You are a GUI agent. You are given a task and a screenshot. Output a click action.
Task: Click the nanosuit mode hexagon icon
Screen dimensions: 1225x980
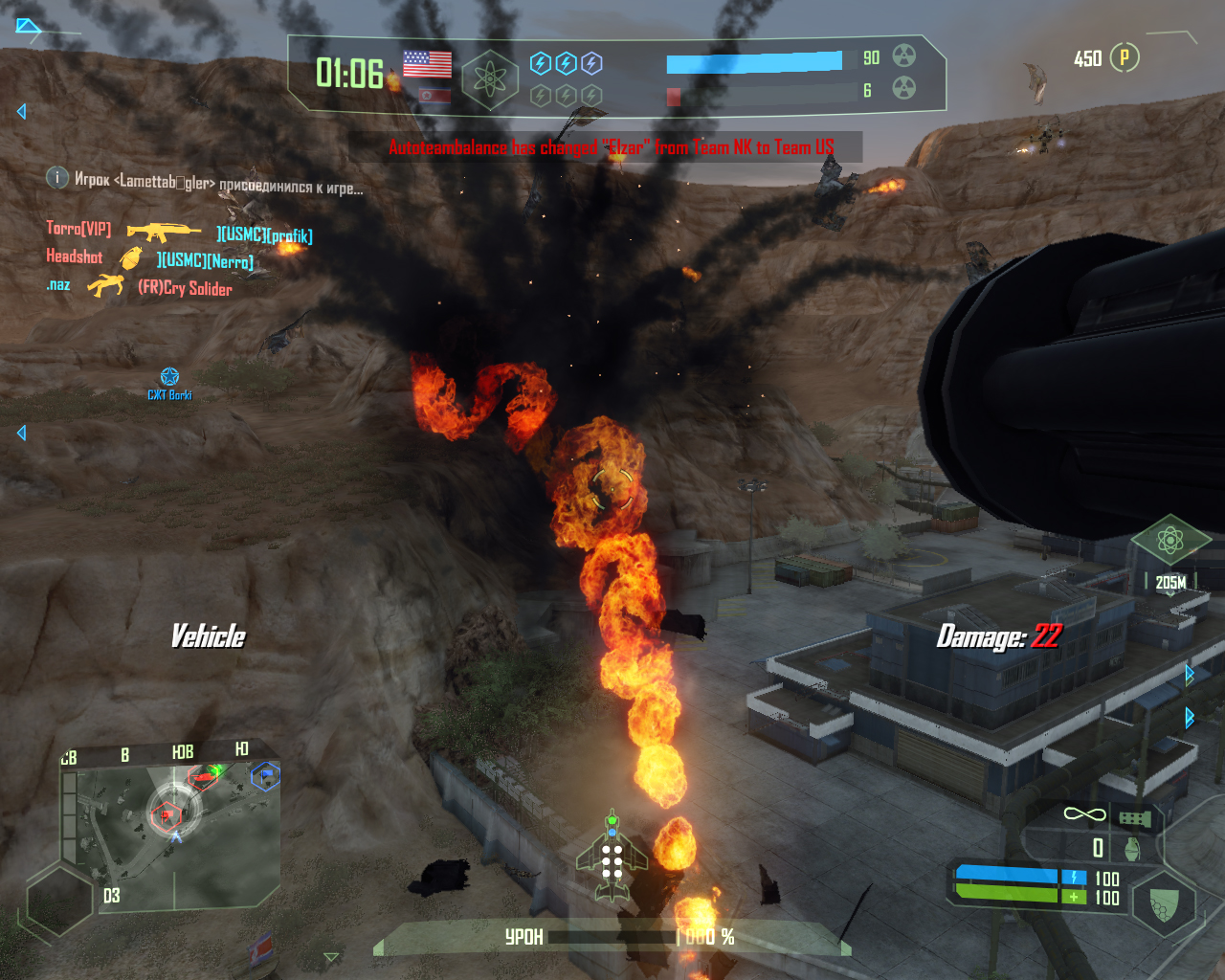(1164, 903)
